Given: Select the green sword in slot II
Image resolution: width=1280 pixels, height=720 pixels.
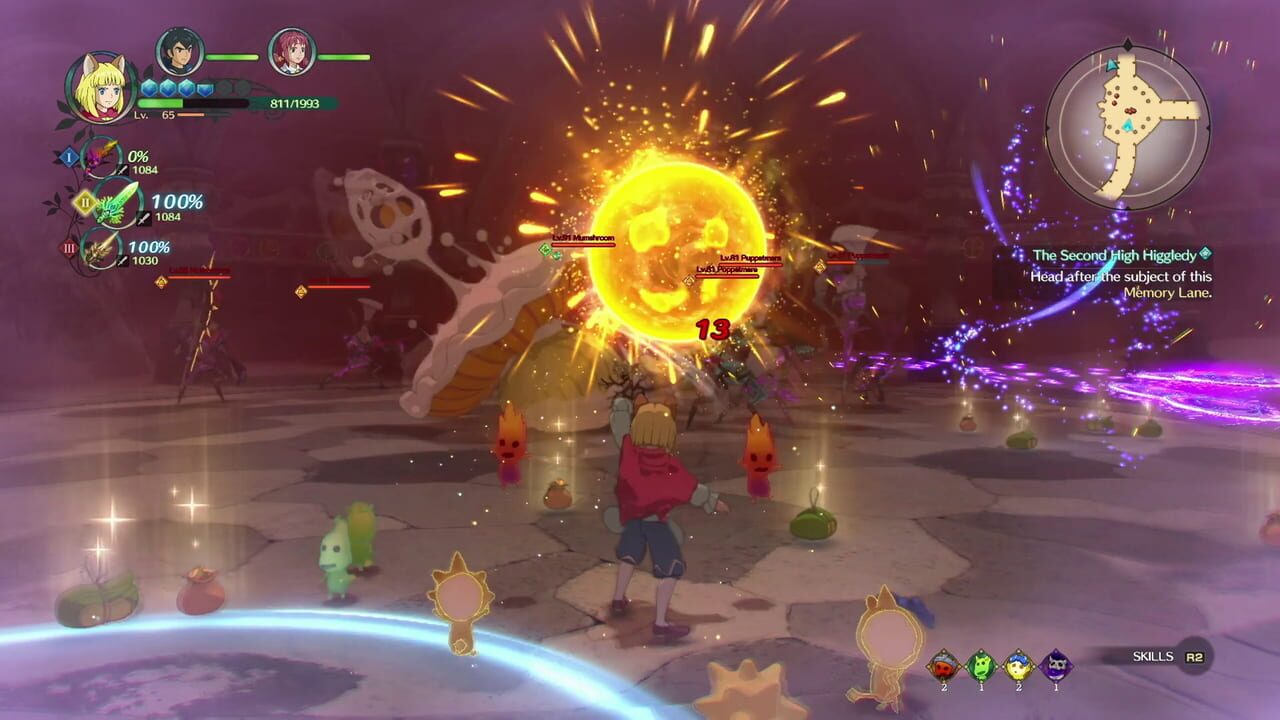Looking at the screenshot, I should pos(115,202).
